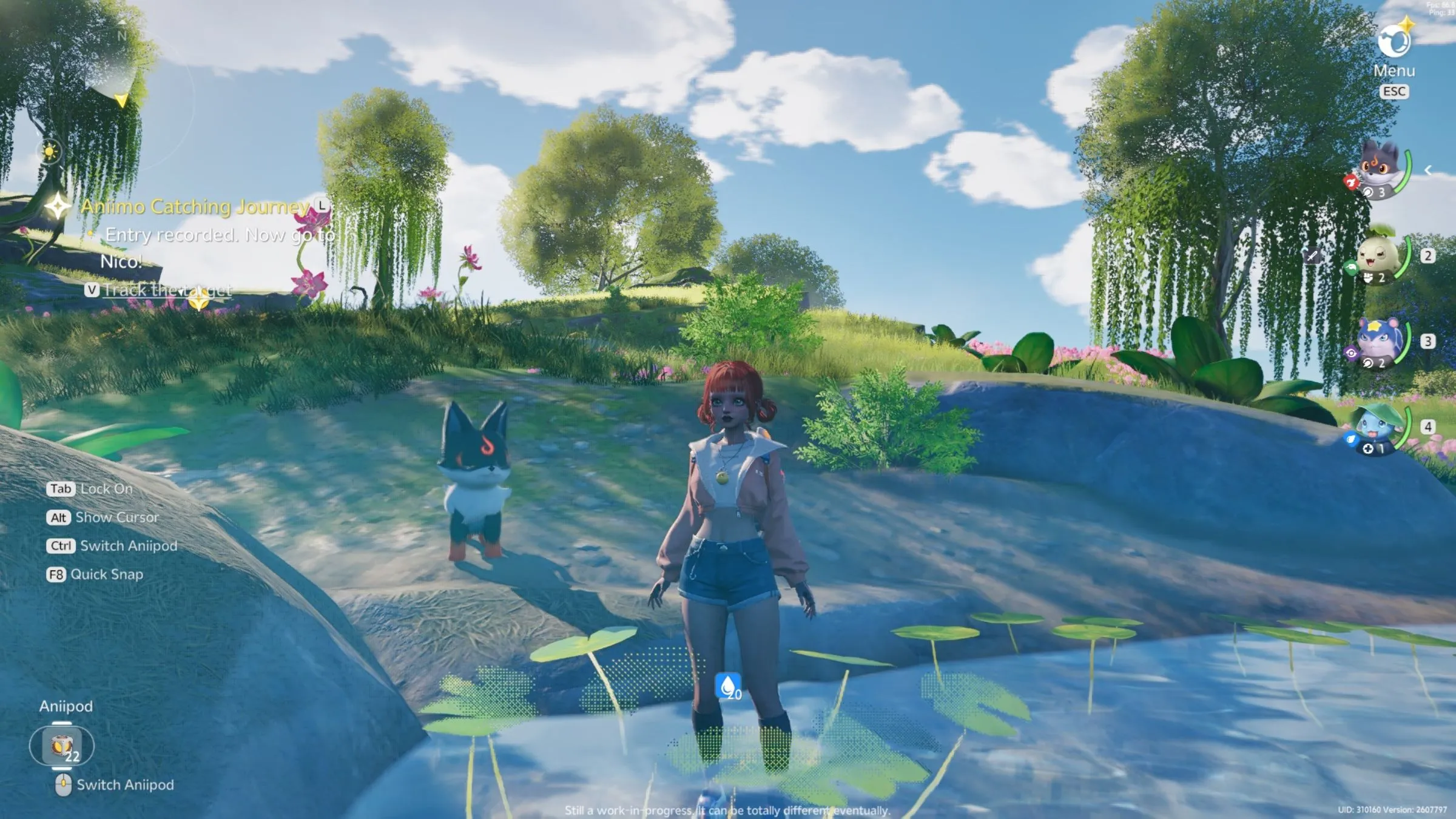Open the Aniipod item slot
Image resolution: width=1456 pixels, height=819 pixels.
pyautogui.click(x=62, y=746)
